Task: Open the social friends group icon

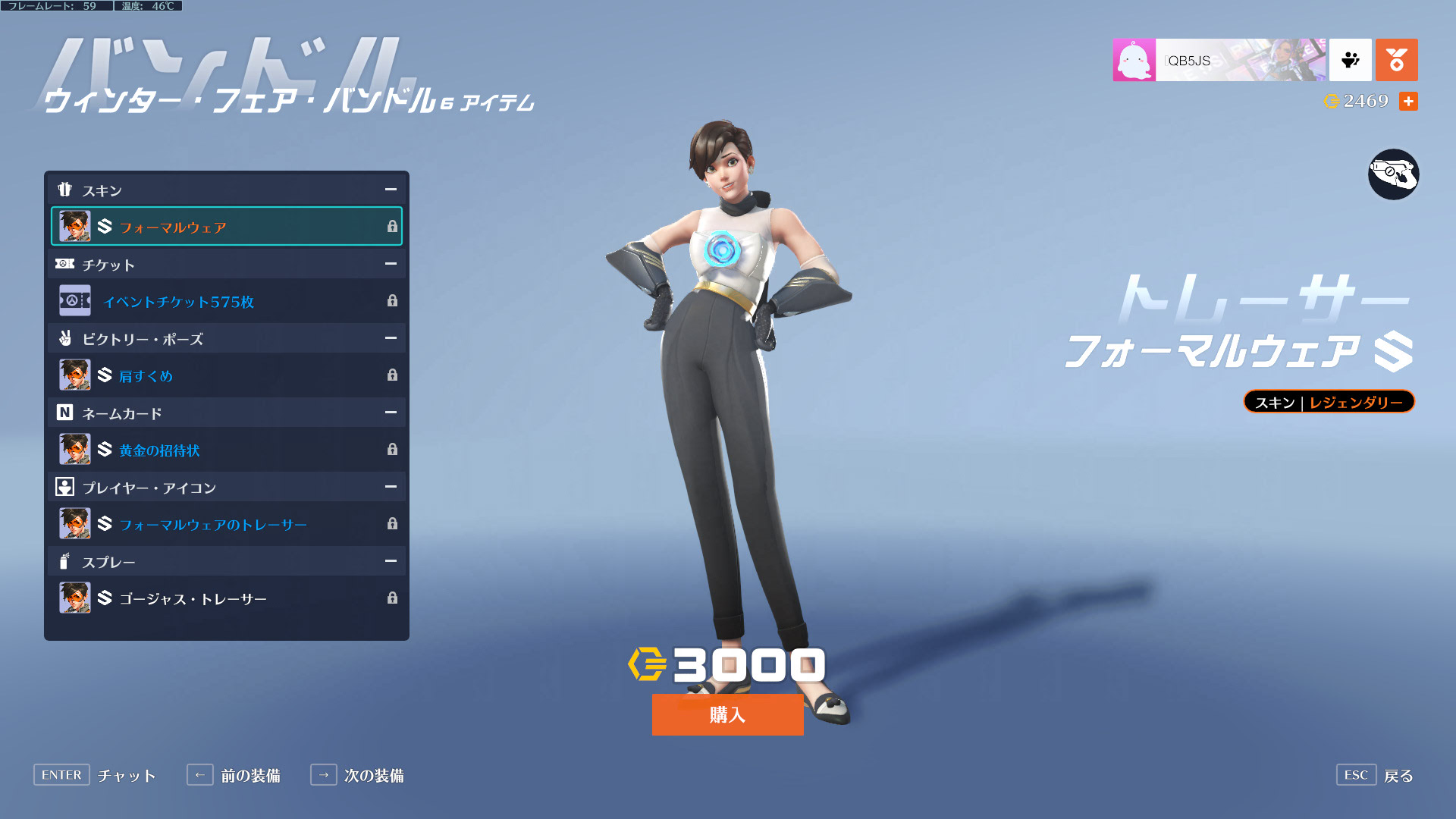Action: 1350,60
